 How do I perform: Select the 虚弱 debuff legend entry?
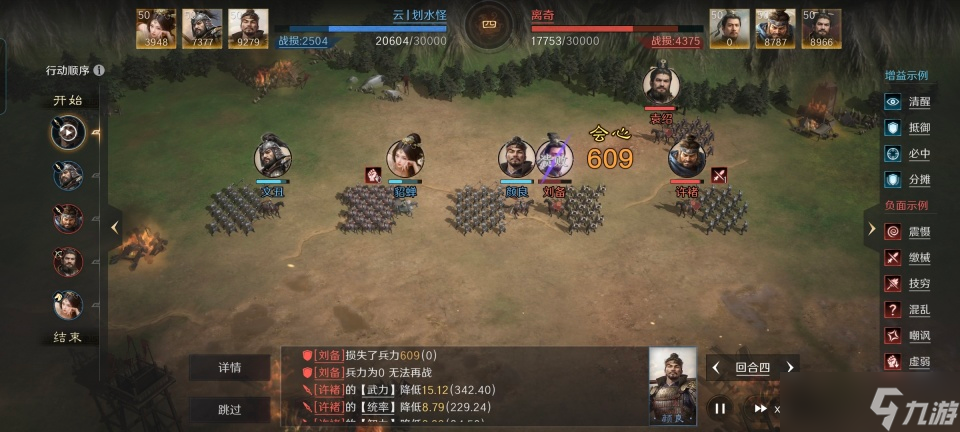coord(906,362)
